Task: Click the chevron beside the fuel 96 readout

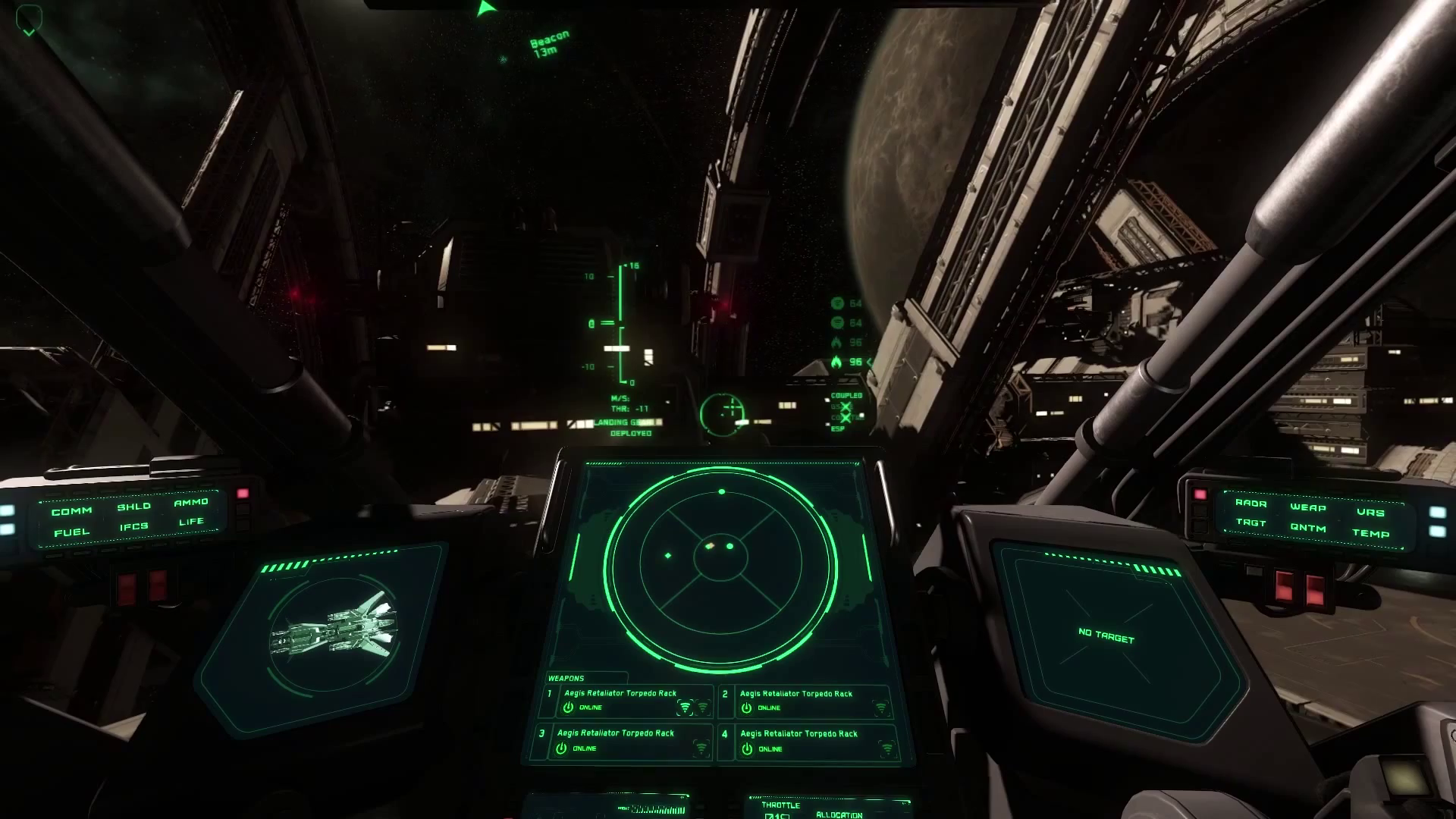Action: point(870,362)
